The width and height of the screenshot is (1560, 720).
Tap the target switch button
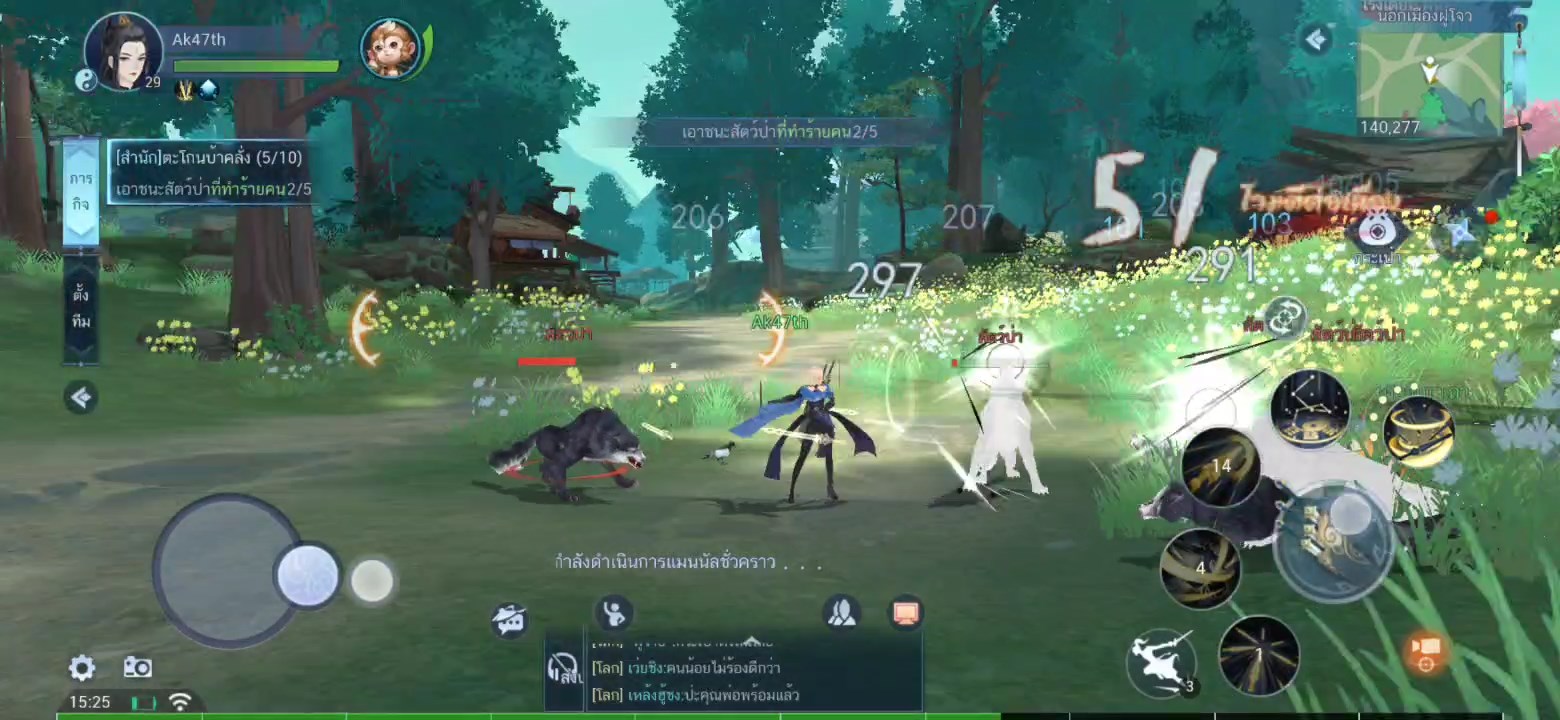1284,319
